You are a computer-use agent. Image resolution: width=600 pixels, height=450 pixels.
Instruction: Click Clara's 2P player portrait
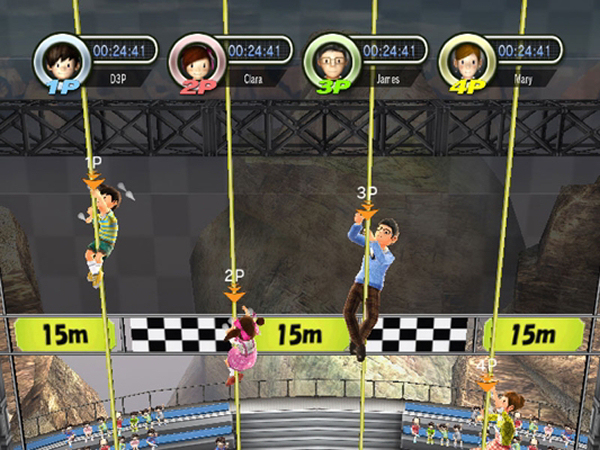point(193,59)
